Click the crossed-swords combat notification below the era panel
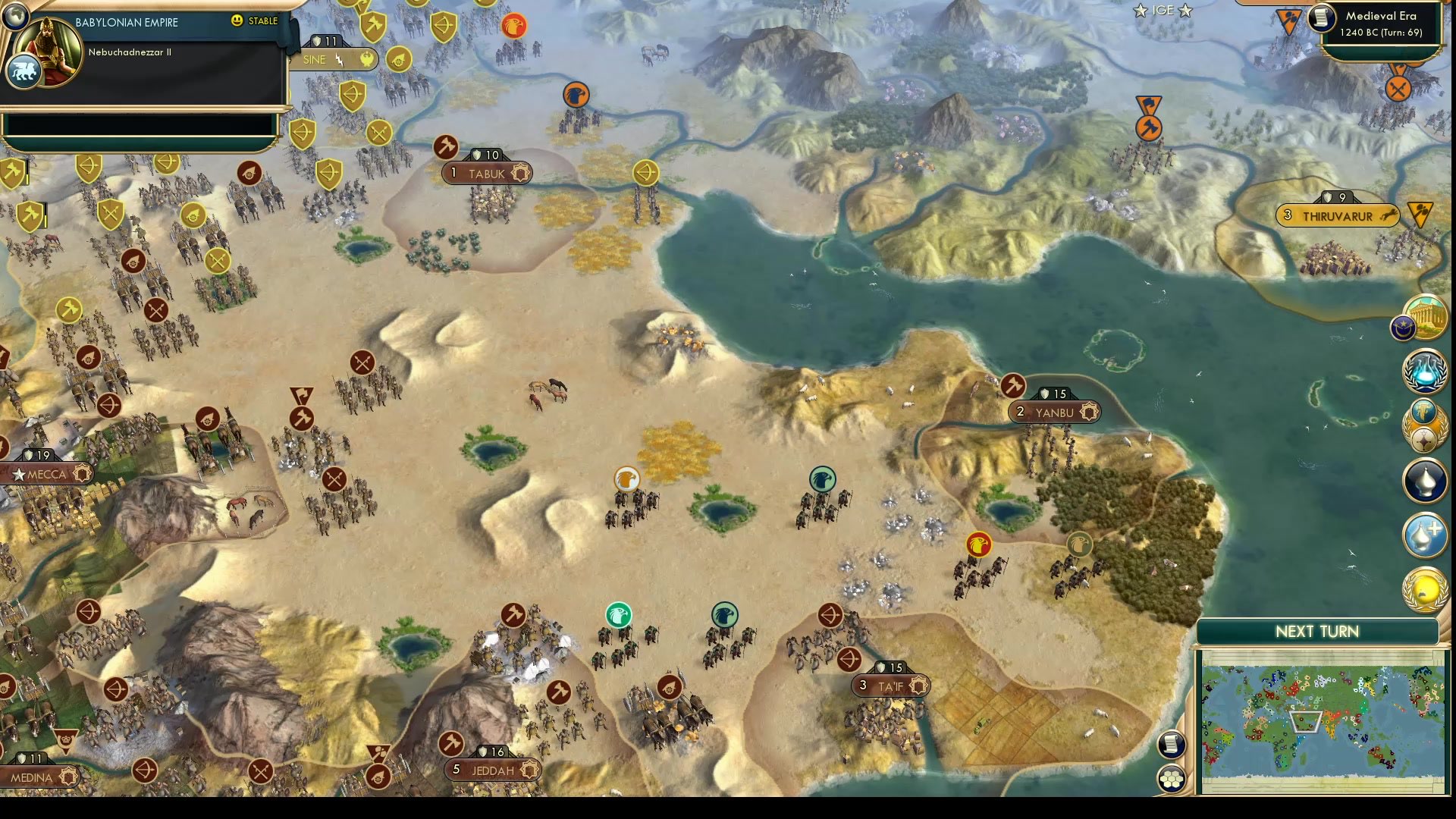The width and height of the screenshot is (1456, 819). (x=1398, y=89)
